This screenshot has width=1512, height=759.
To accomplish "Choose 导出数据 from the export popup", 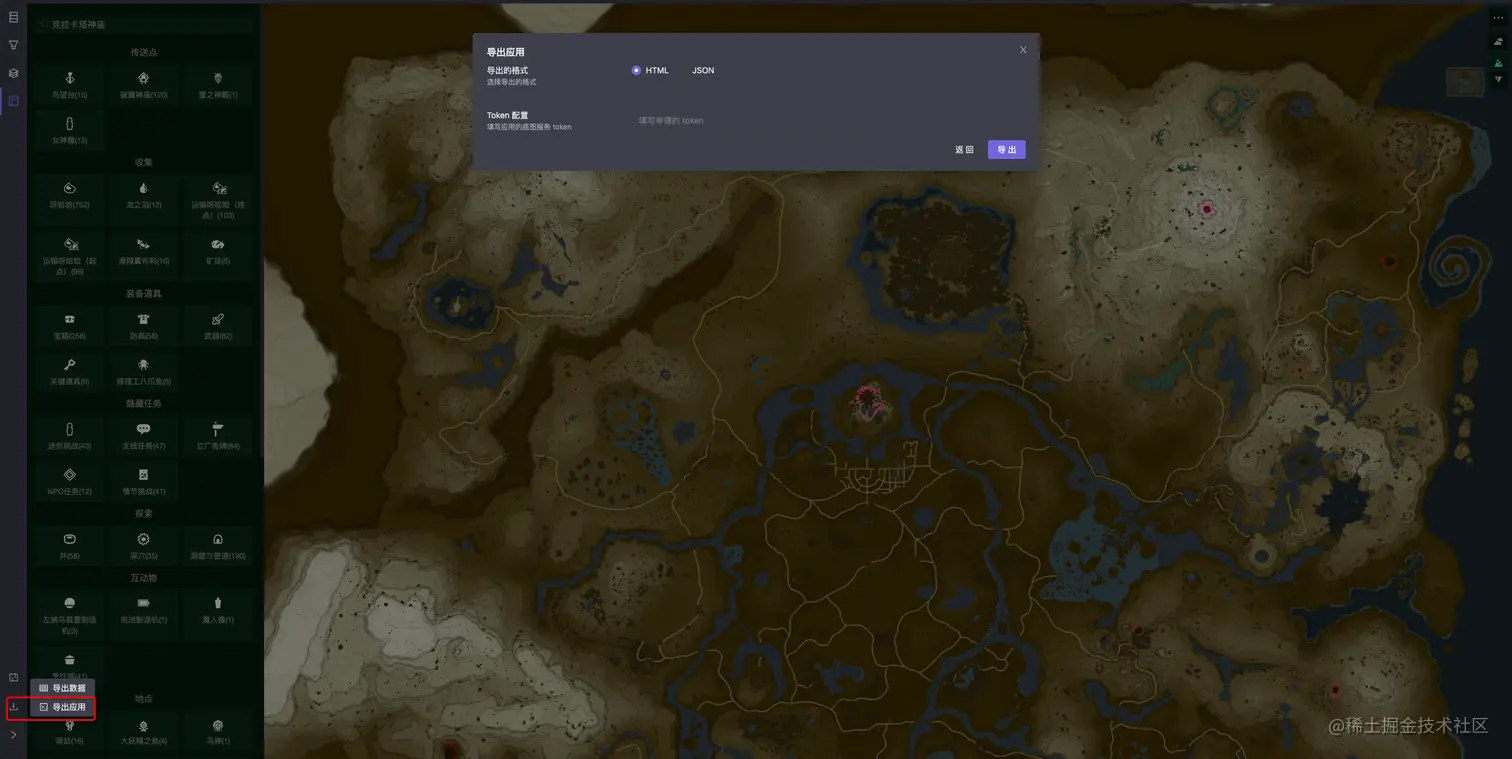I will (63, 688).
